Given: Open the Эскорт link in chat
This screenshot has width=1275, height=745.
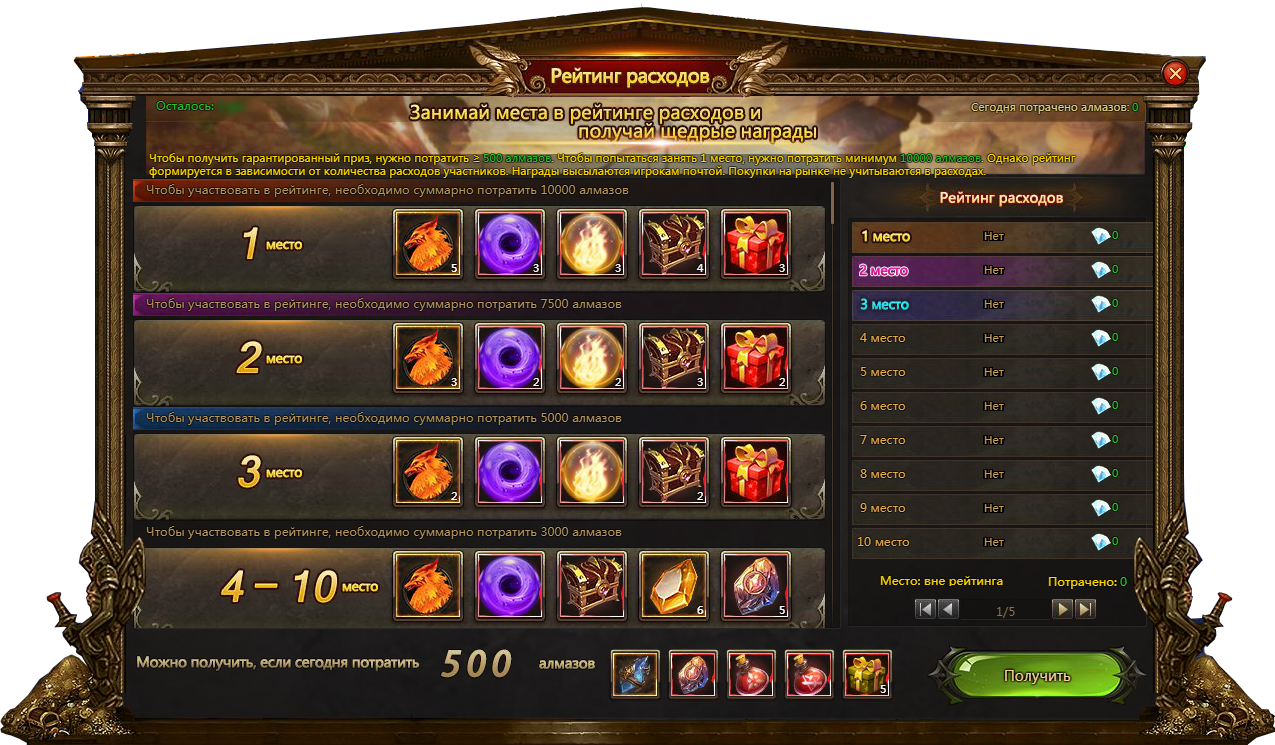Looking at the screenshot, I should 1238,607.
